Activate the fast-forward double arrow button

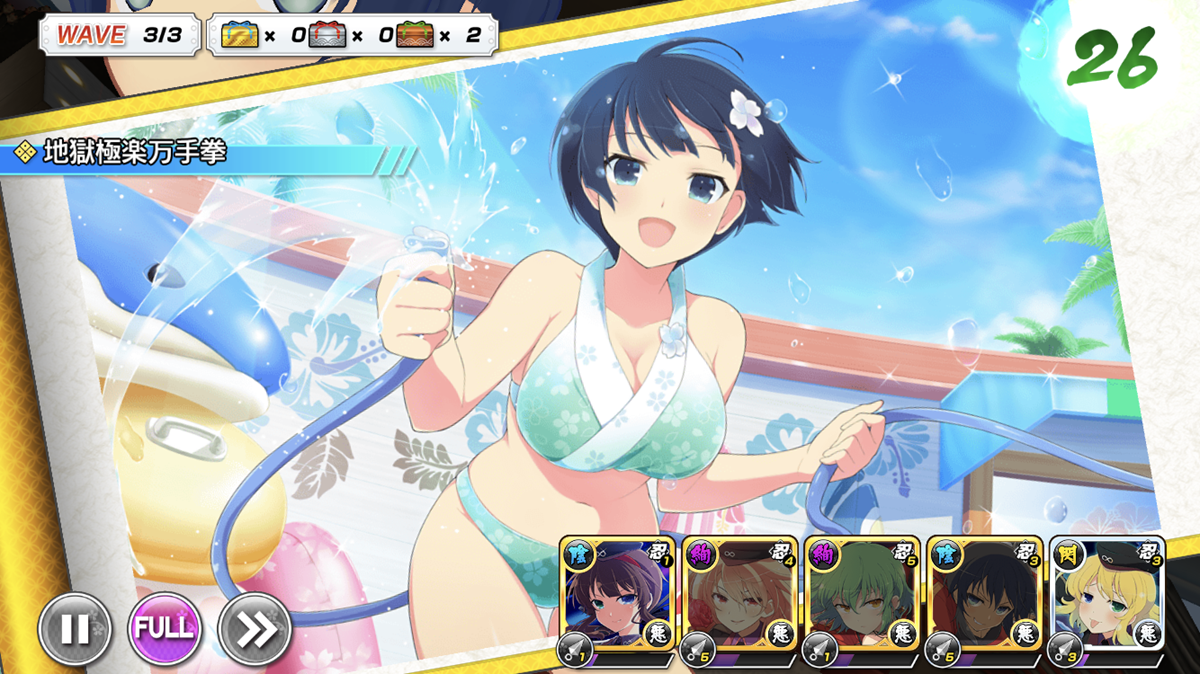(254, 629)
